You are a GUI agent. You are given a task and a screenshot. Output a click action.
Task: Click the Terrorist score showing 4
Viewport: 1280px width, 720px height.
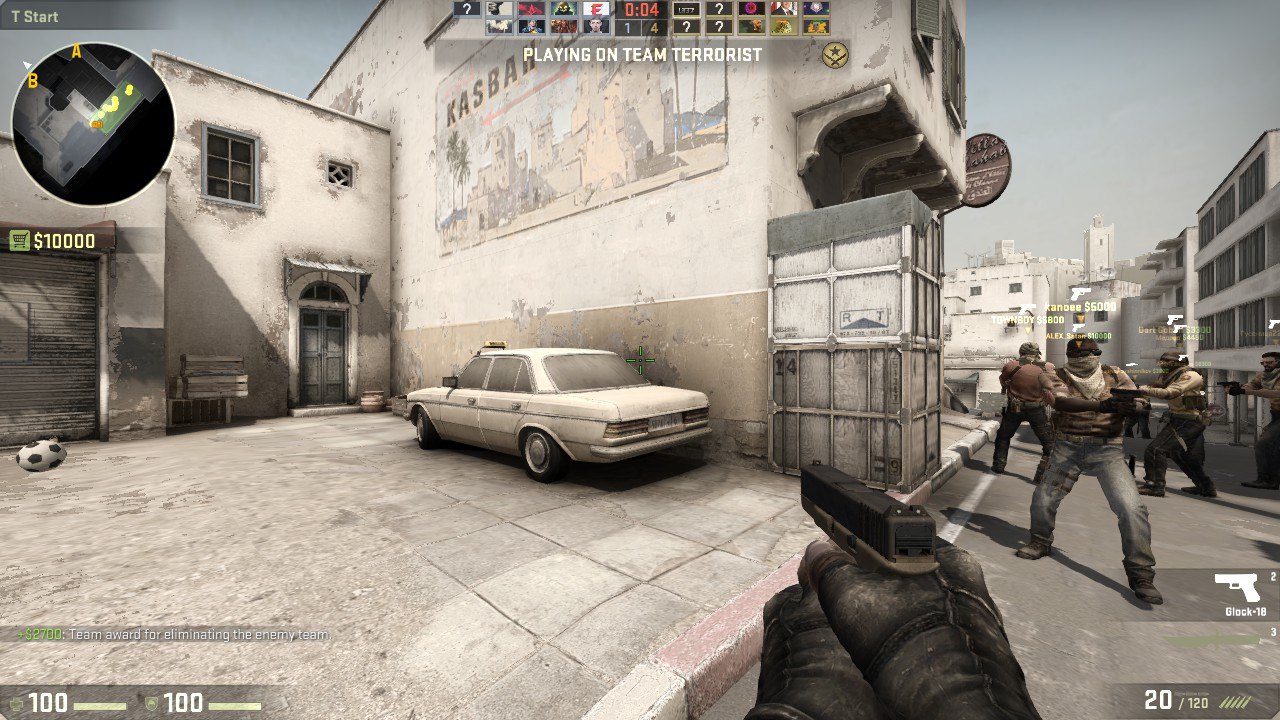tap(654, 27)
